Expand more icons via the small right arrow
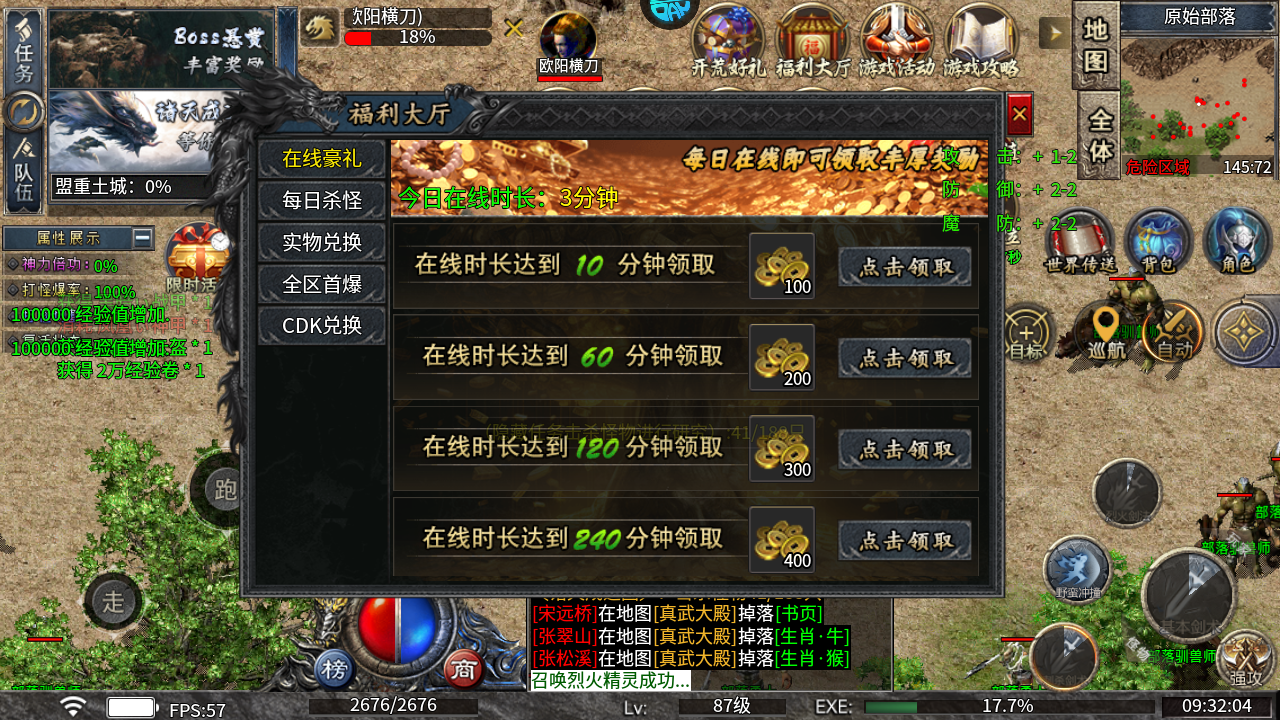Screen dimensions: 1280x720 click(1054, 33)
